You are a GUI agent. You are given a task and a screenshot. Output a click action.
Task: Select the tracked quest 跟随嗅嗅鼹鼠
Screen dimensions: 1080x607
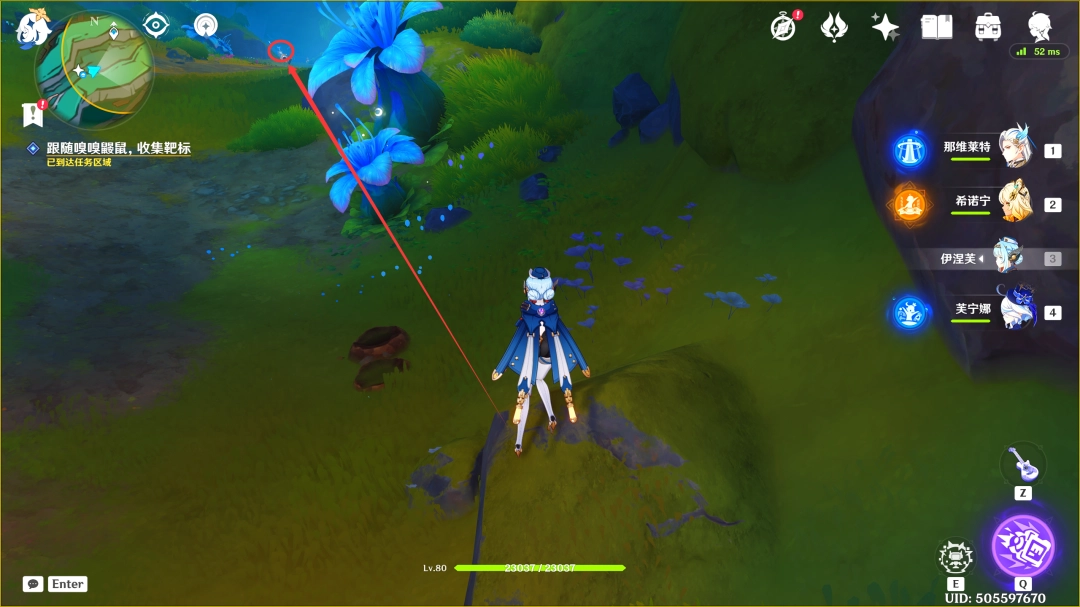click(118, 148)
